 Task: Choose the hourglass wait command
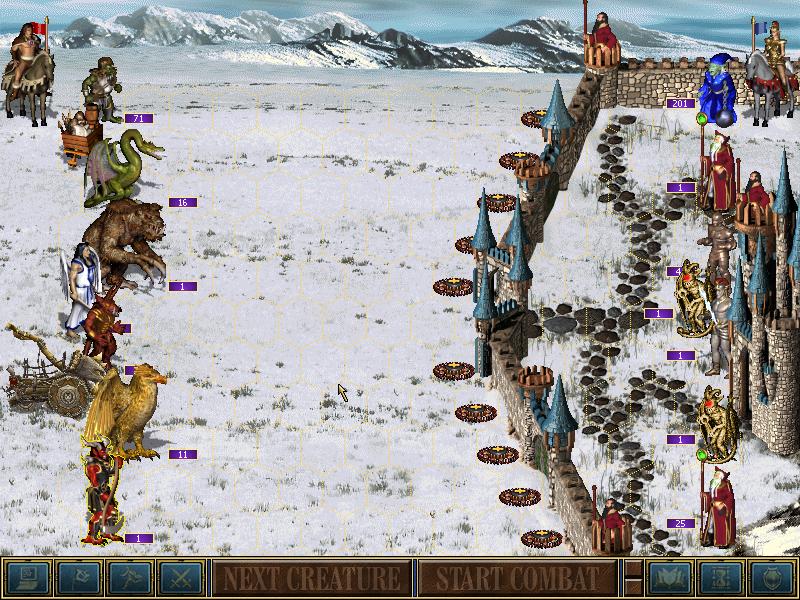720,578
